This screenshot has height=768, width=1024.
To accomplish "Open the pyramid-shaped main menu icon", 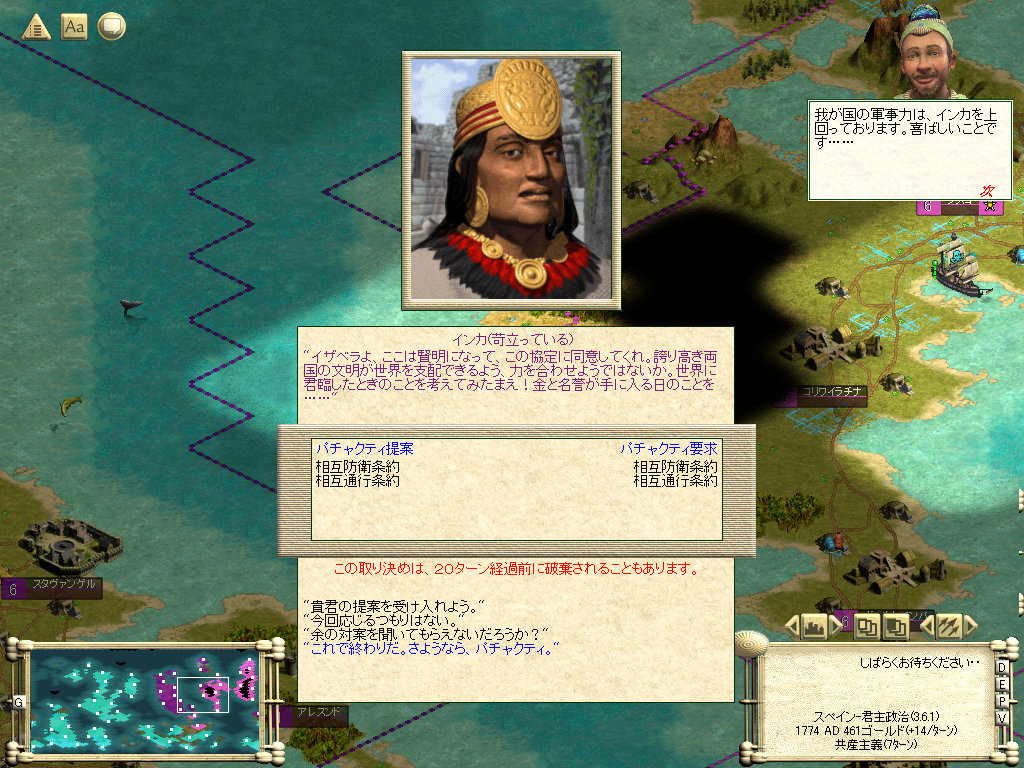I will 37,26.
